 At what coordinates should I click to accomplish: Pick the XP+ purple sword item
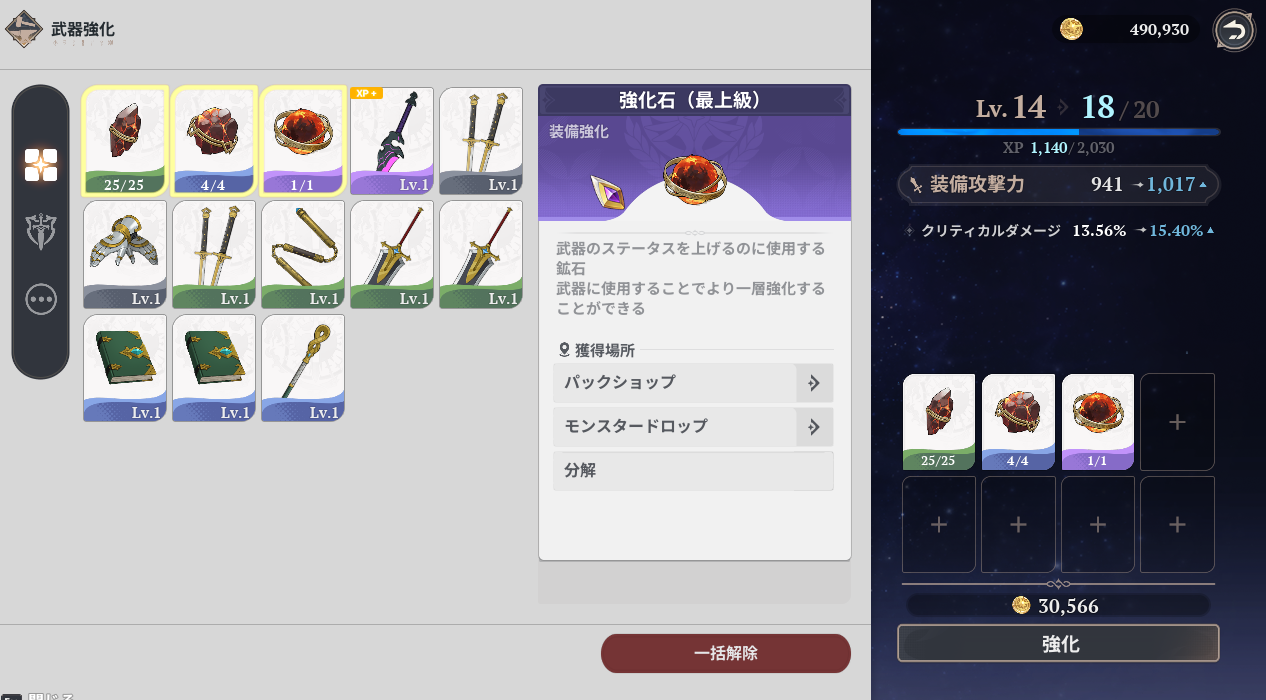click(392, 140)
